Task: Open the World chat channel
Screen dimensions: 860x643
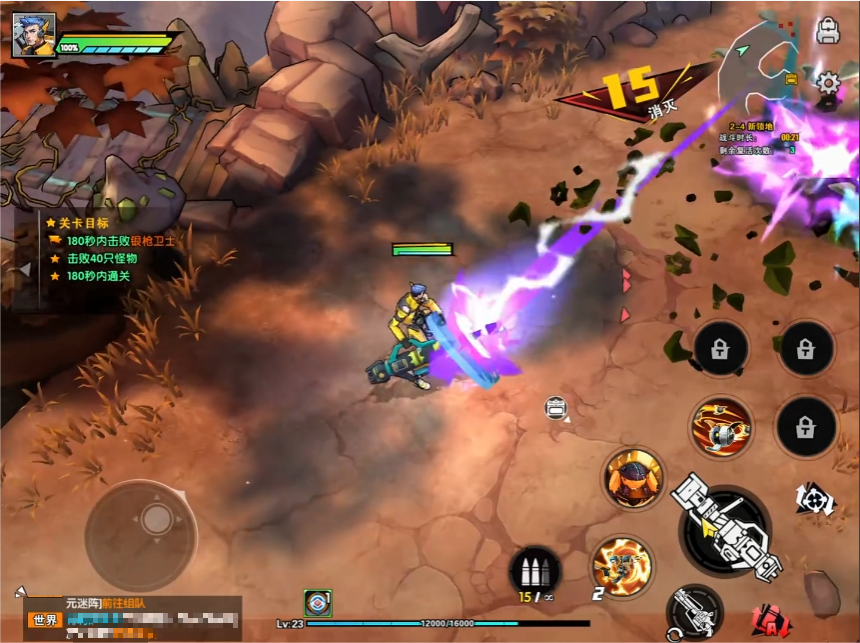Action: (45, 620)
